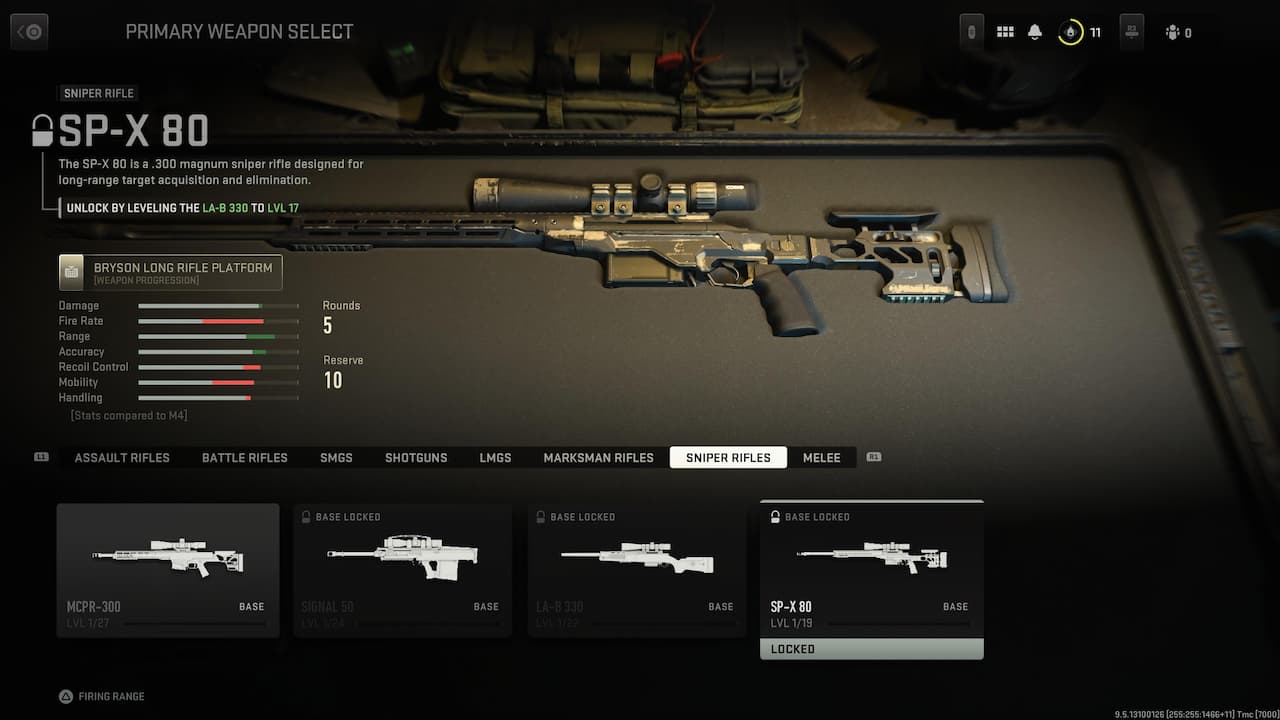Open the Bryson Long Rifle Platform progression
This screenshot has width=1280, height=720.
(171, 272)
